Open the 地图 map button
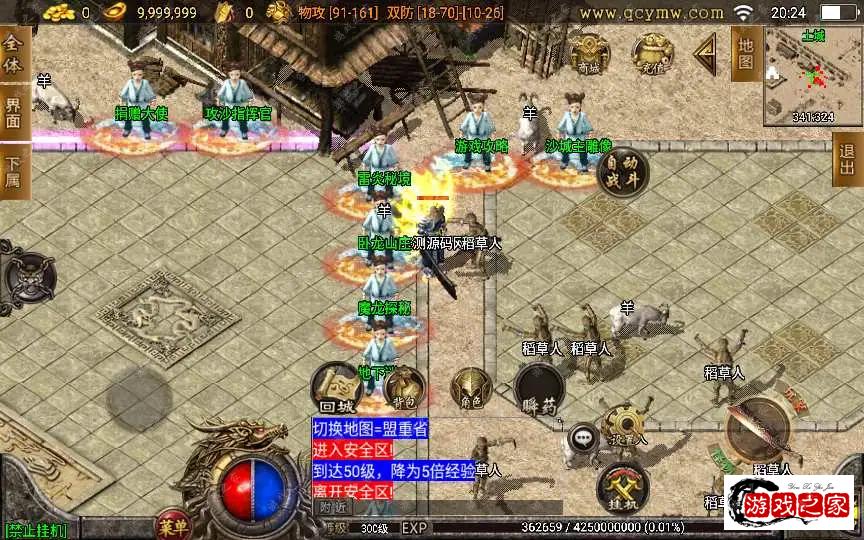 tap(745, 53)
